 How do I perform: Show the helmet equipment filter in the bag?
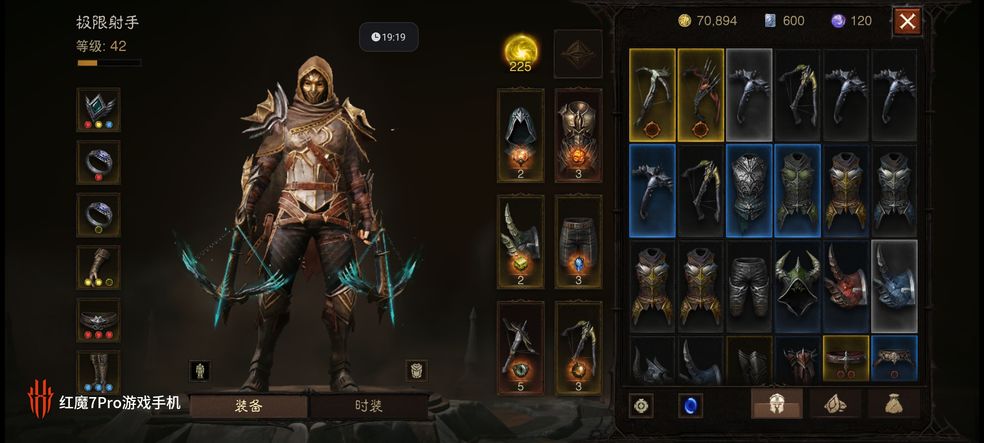coord(776,404)
